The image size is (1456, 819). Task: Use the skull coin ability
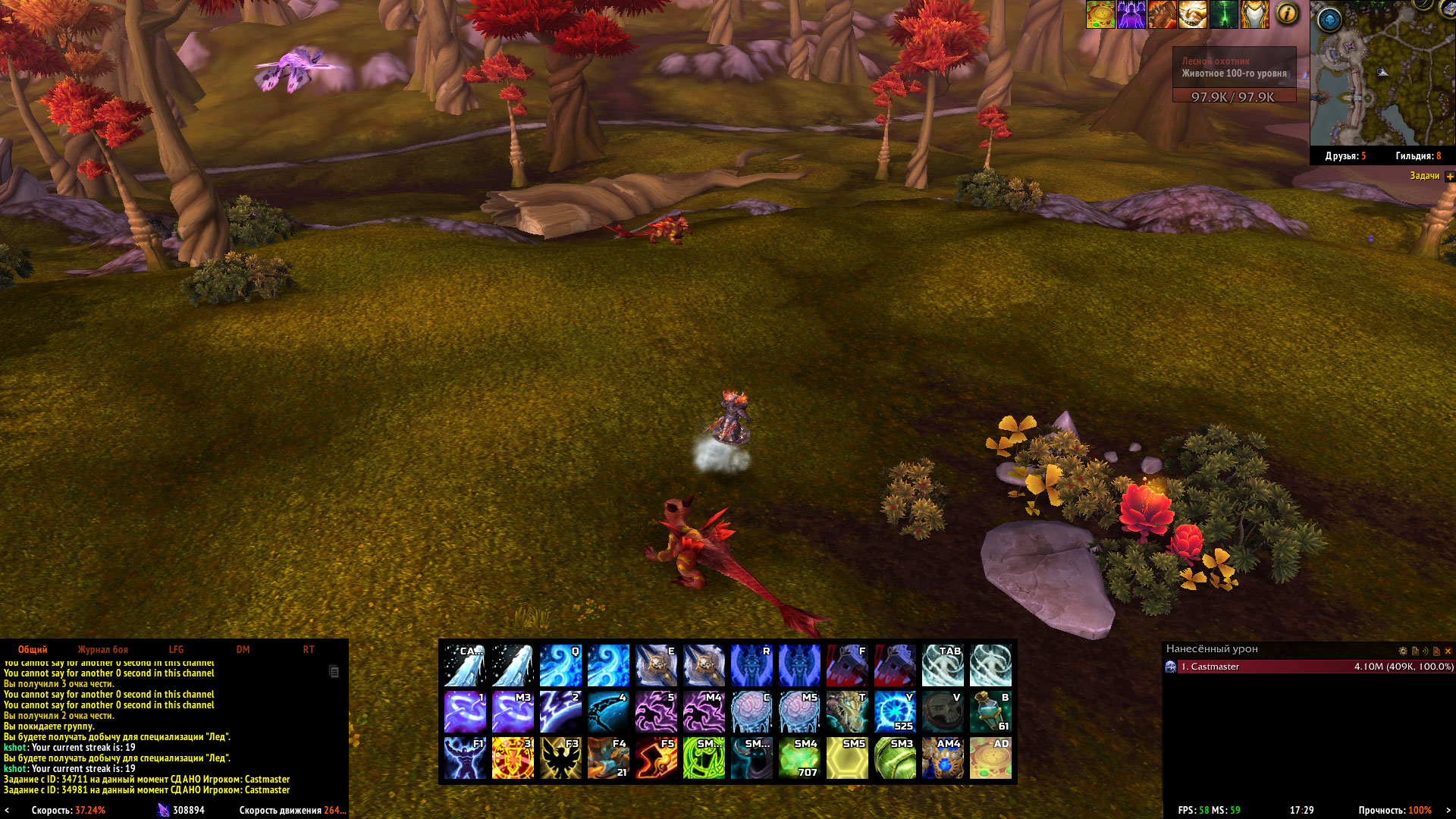(943, 711)
